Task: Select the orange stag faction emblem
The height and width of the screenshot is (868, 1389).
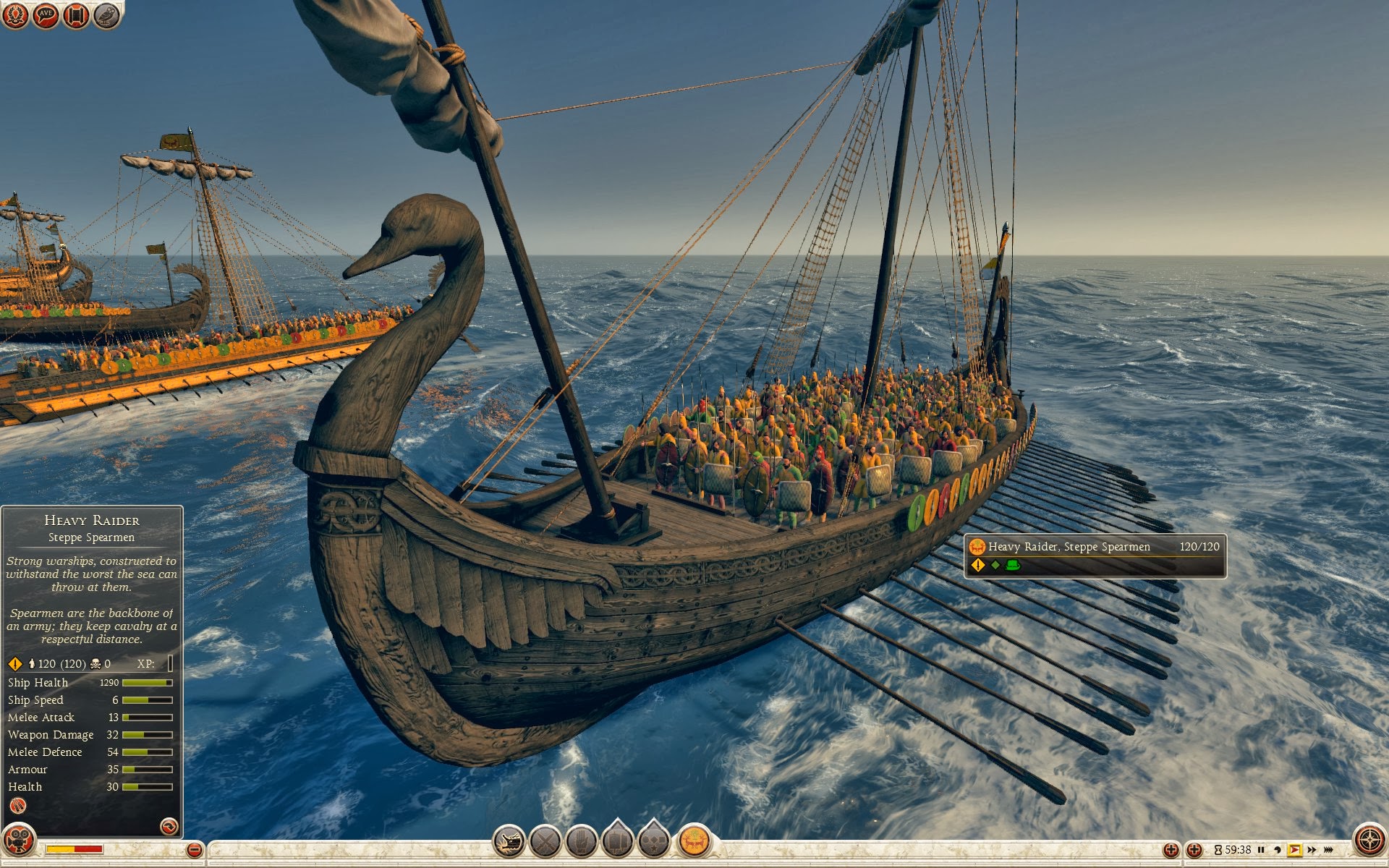Action: [694, 841]
